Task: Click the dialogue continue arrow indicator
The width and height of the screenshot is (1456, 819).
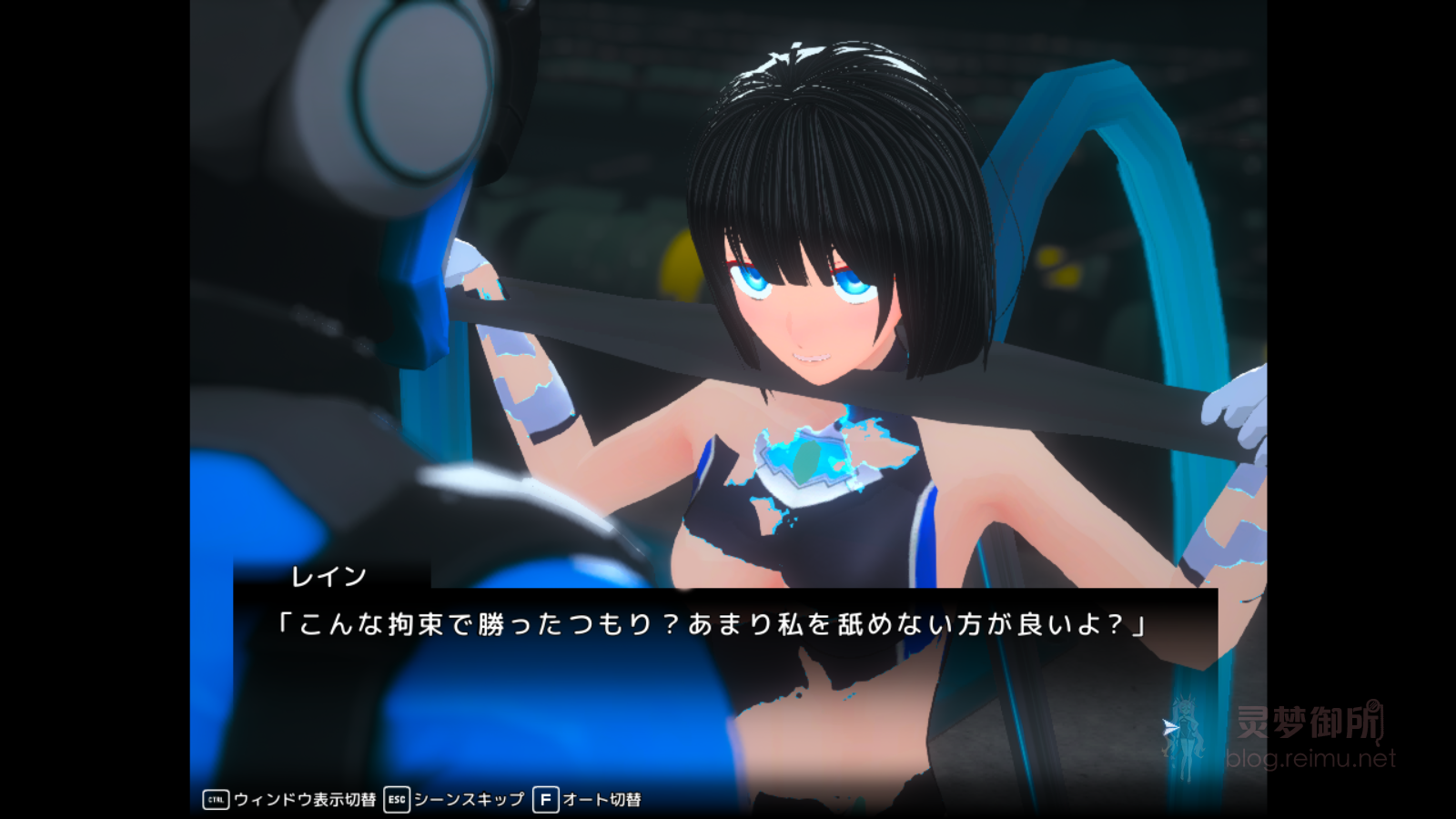Action: [x=1170, y=727]
